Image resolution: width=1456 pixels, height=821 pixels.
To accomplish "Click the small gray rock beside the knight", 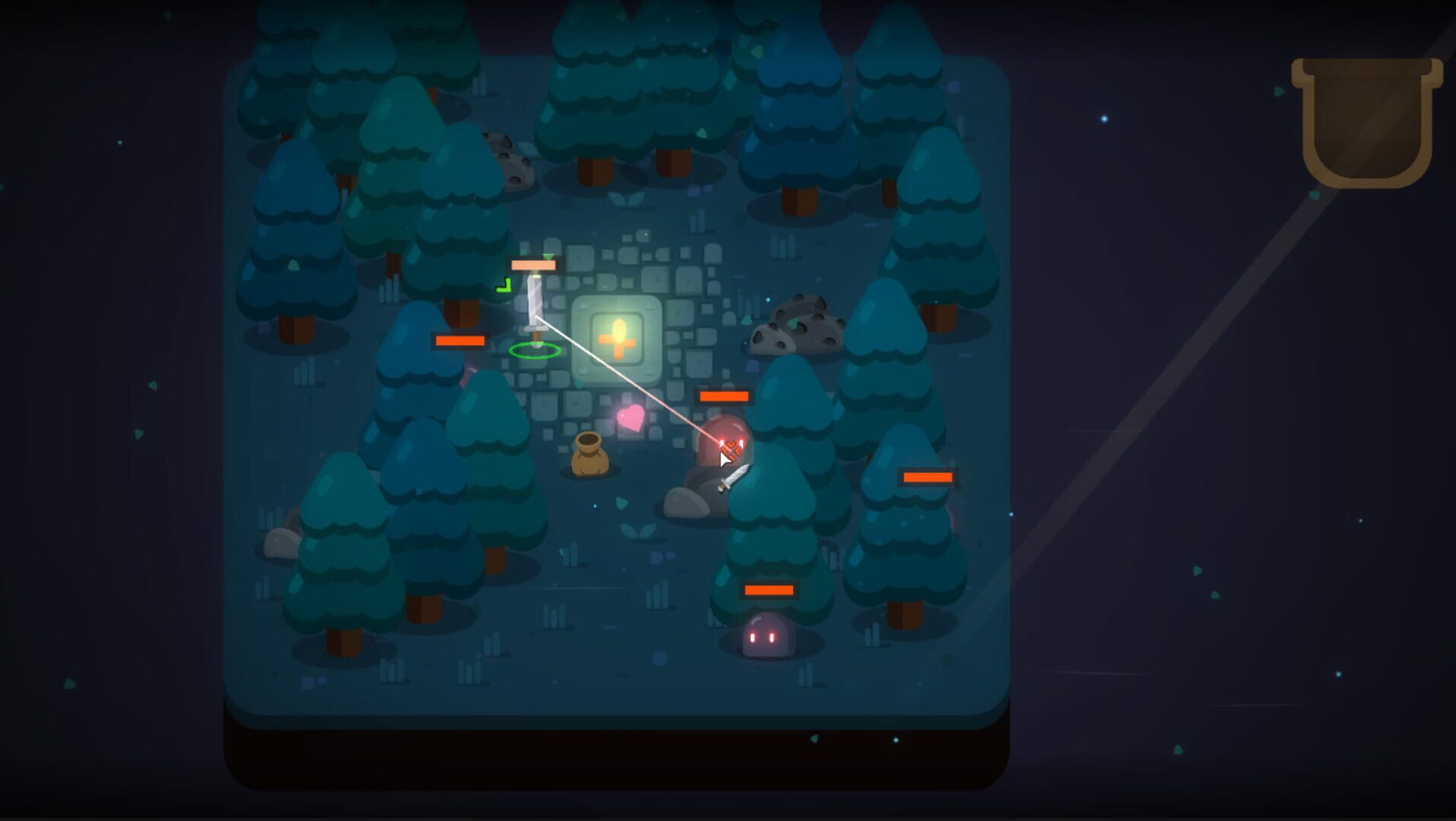I will (x=687, y=503).
